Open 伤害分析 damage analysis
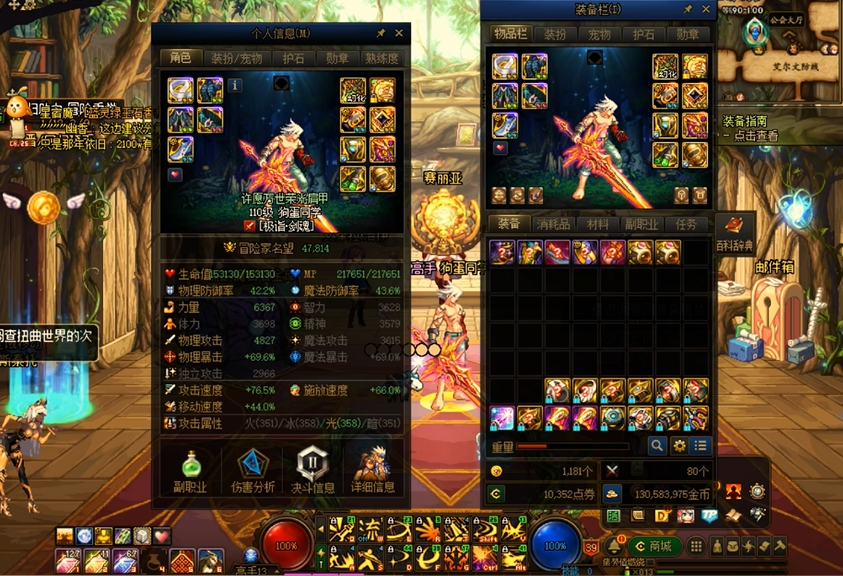The image size is (843, 576). (252, 472)
